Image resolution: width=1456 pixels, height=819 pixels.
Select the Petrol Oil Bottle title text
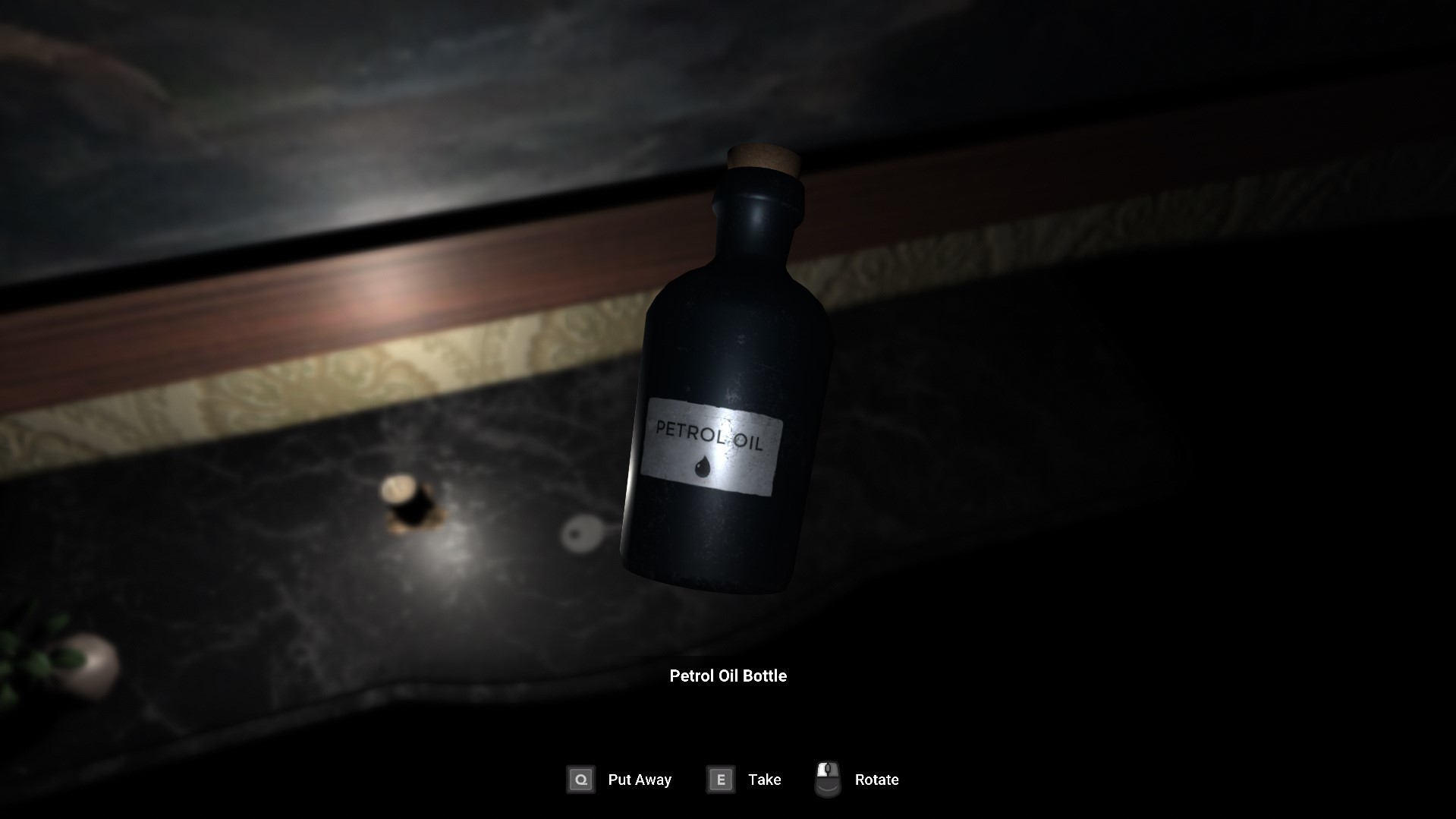tap(728, 676)
